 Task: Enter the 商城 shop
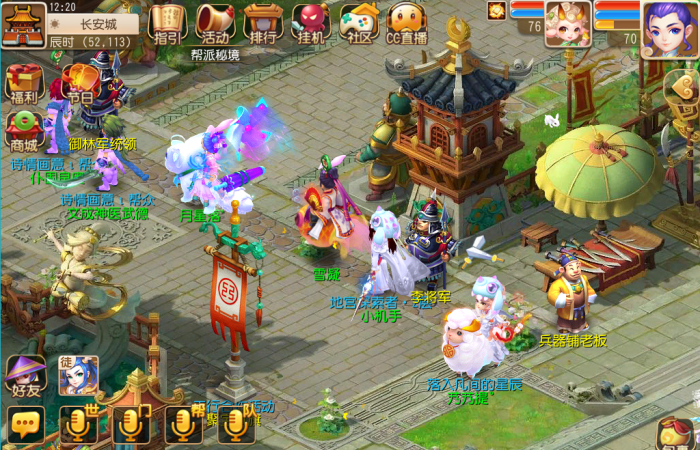[23, 129]
